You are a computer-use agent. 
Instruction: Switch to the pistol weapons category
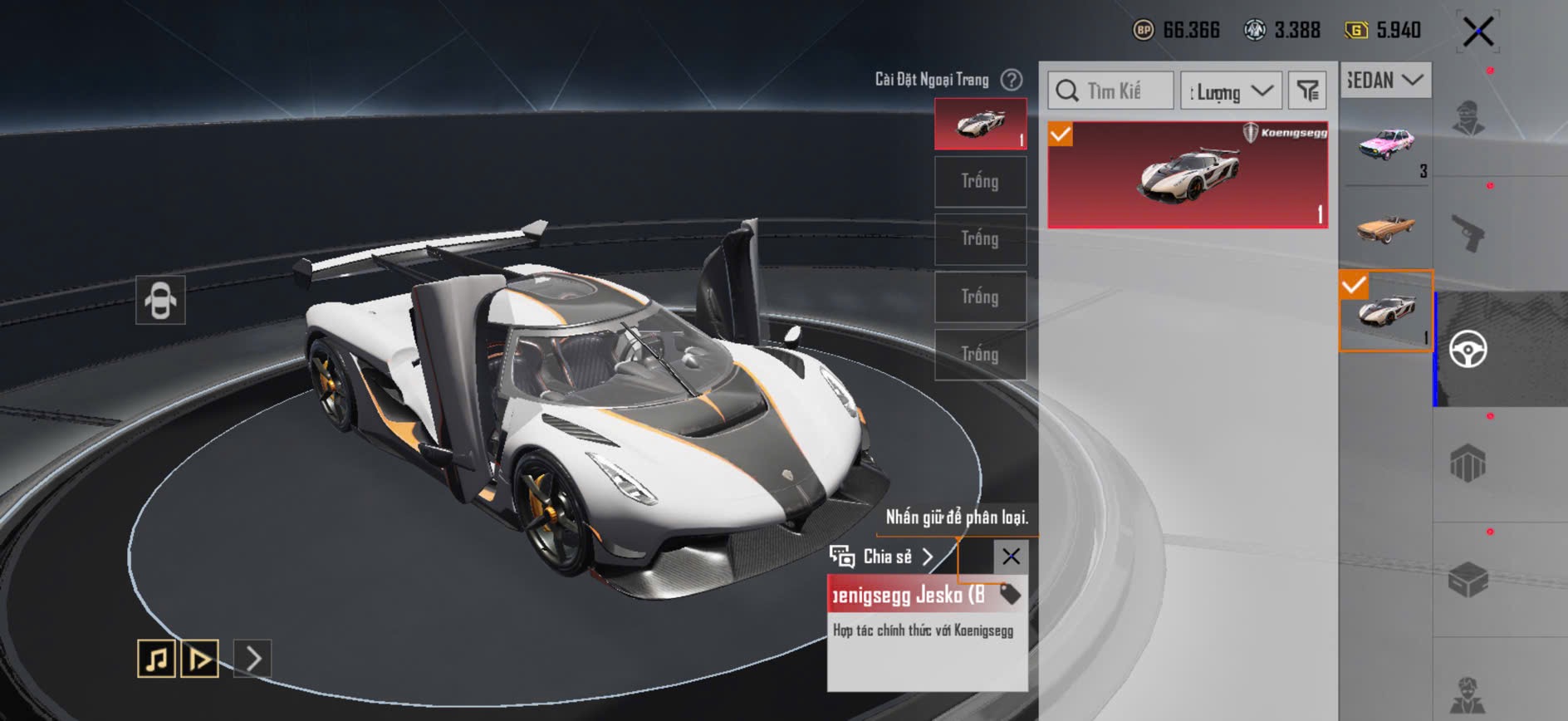point(1468,233)
